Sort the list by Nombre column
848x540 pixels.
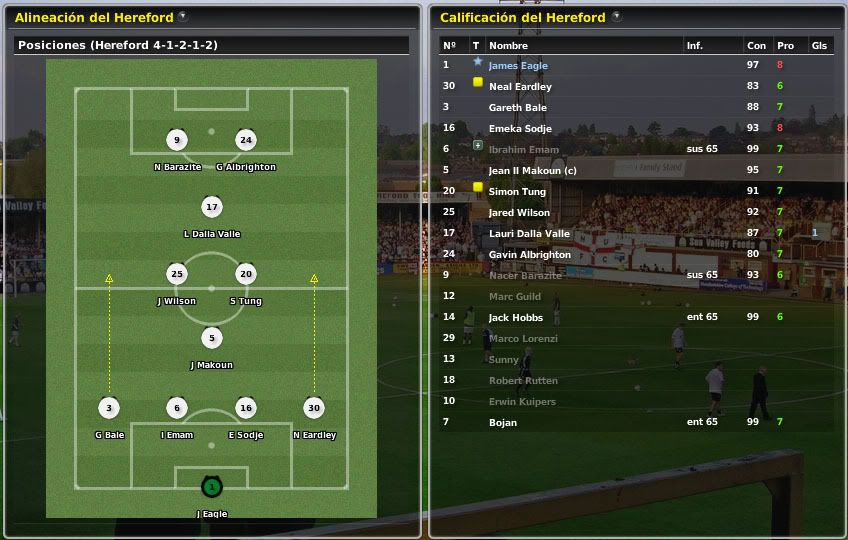508,46
